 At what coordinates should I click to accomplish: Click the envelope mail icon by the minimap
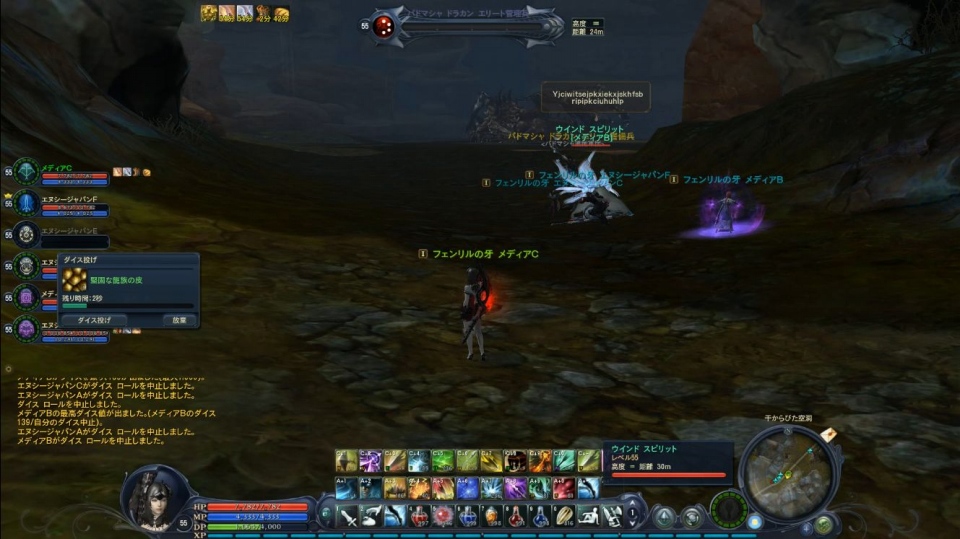coord(829,433)
